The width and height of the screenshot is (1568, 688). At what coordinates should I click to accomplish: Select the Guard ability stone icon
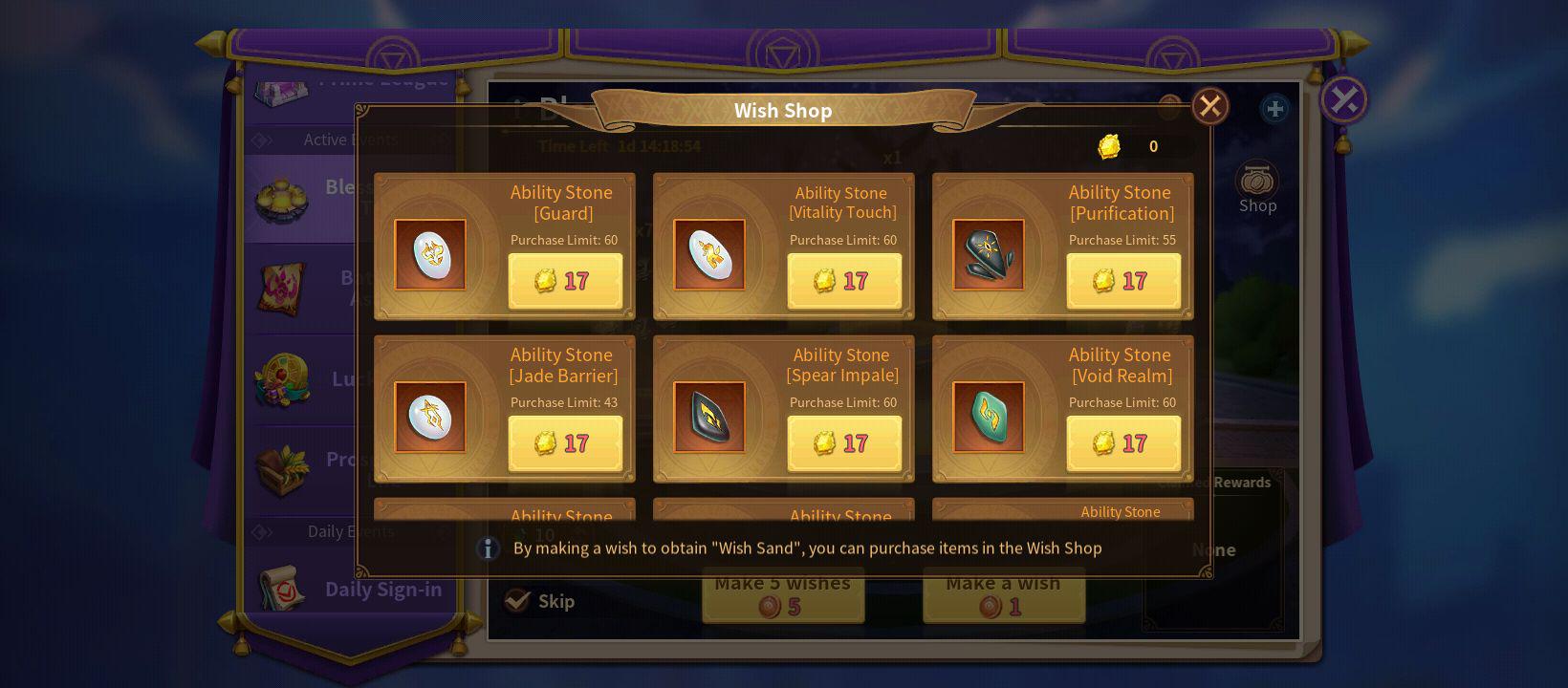click(430, 254)
